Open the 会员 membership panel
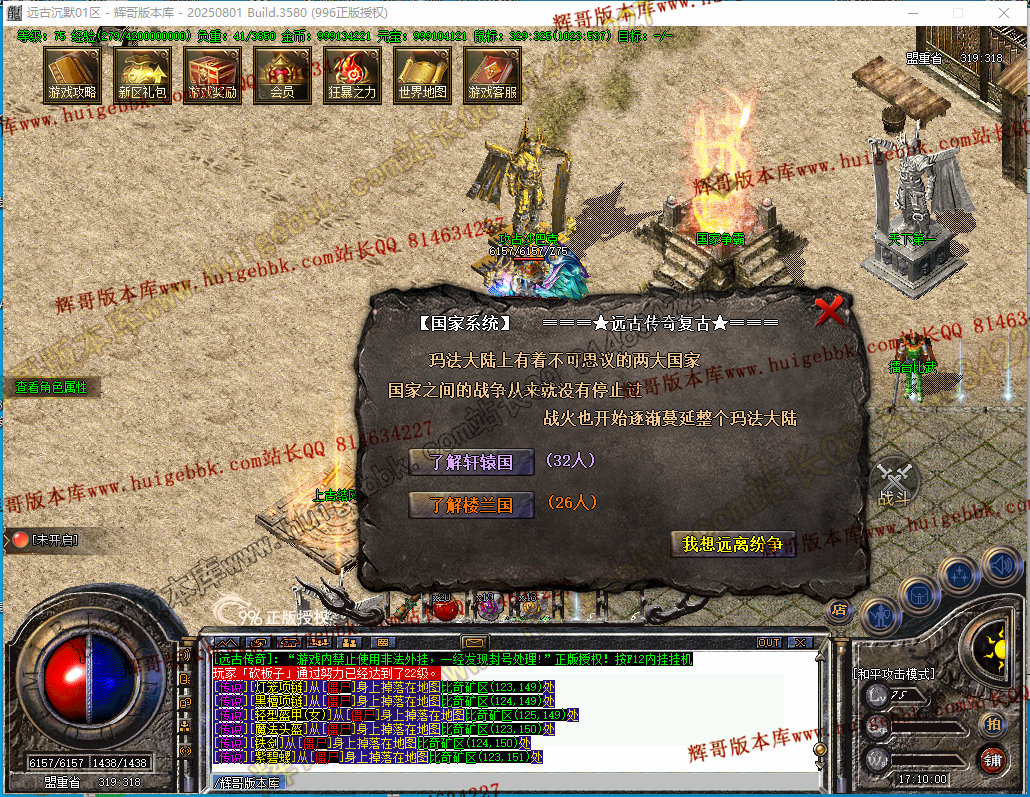 (282, 75)
